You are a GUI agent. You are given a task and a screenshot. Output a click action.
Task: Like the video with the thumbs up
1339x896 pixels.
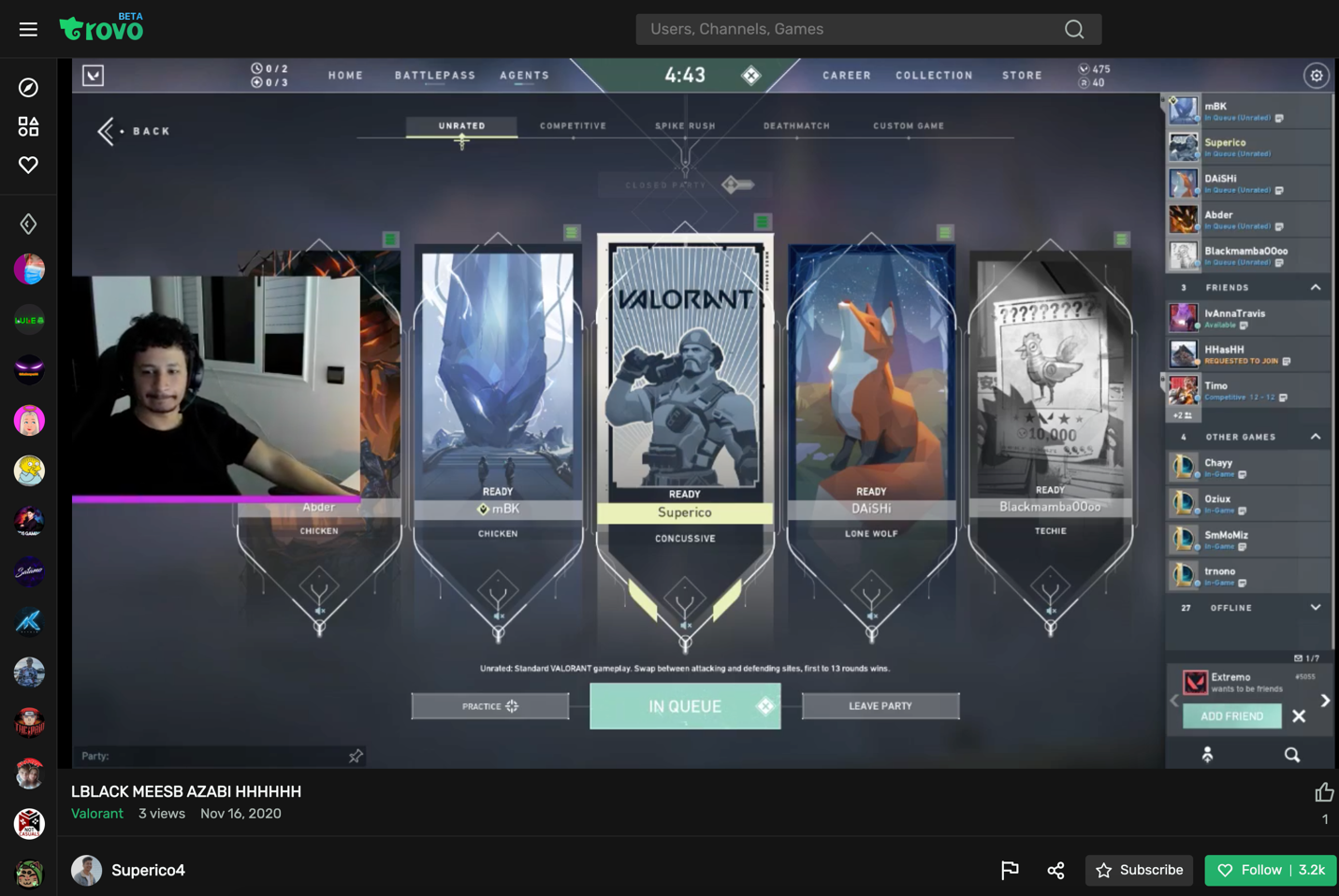pyautogui.click(x=1324, y=792)
